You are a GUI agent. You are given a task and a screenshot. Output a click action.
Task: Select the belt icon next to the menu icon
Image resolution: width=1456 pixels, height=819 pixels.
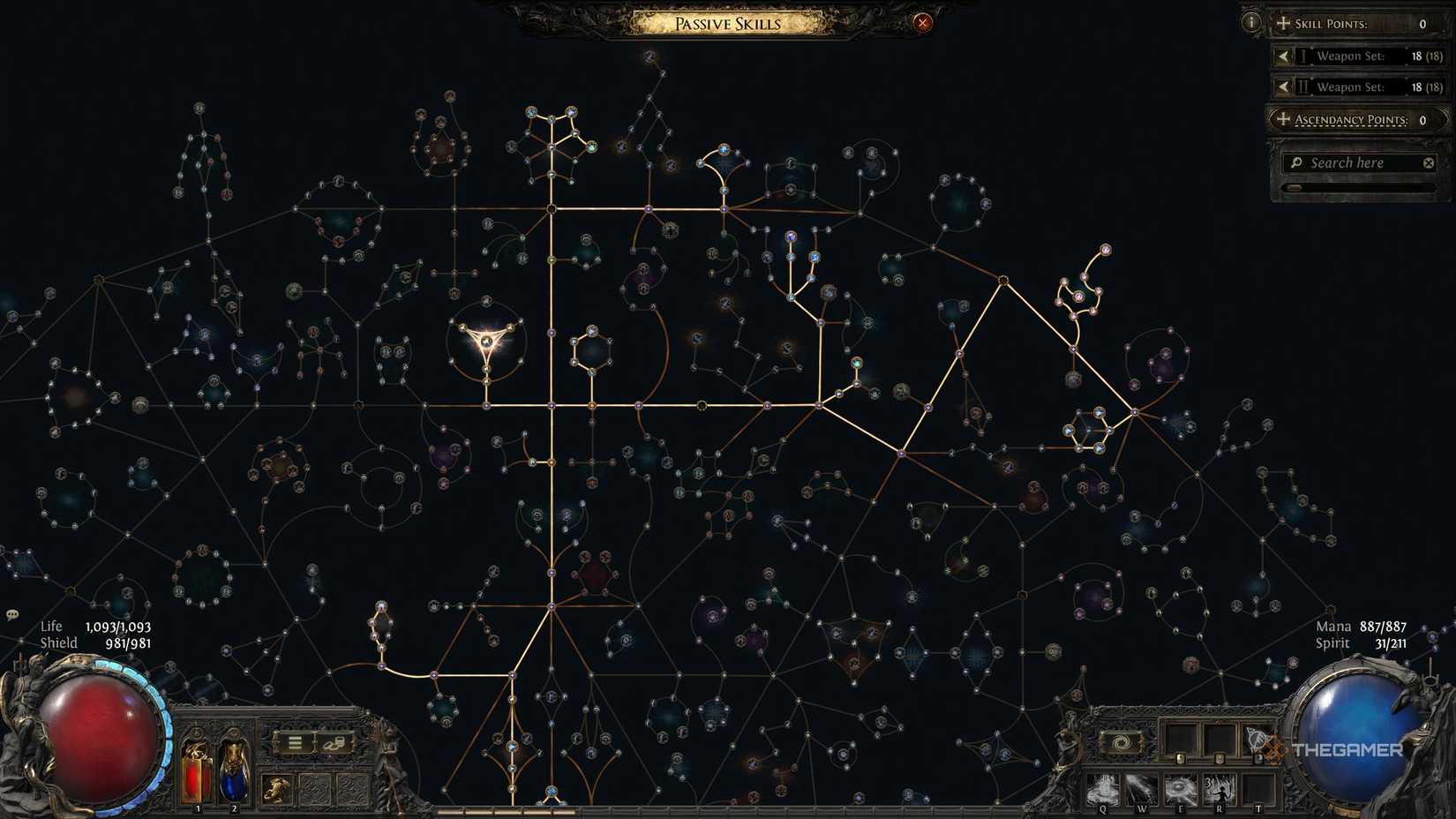pos(335,741)
